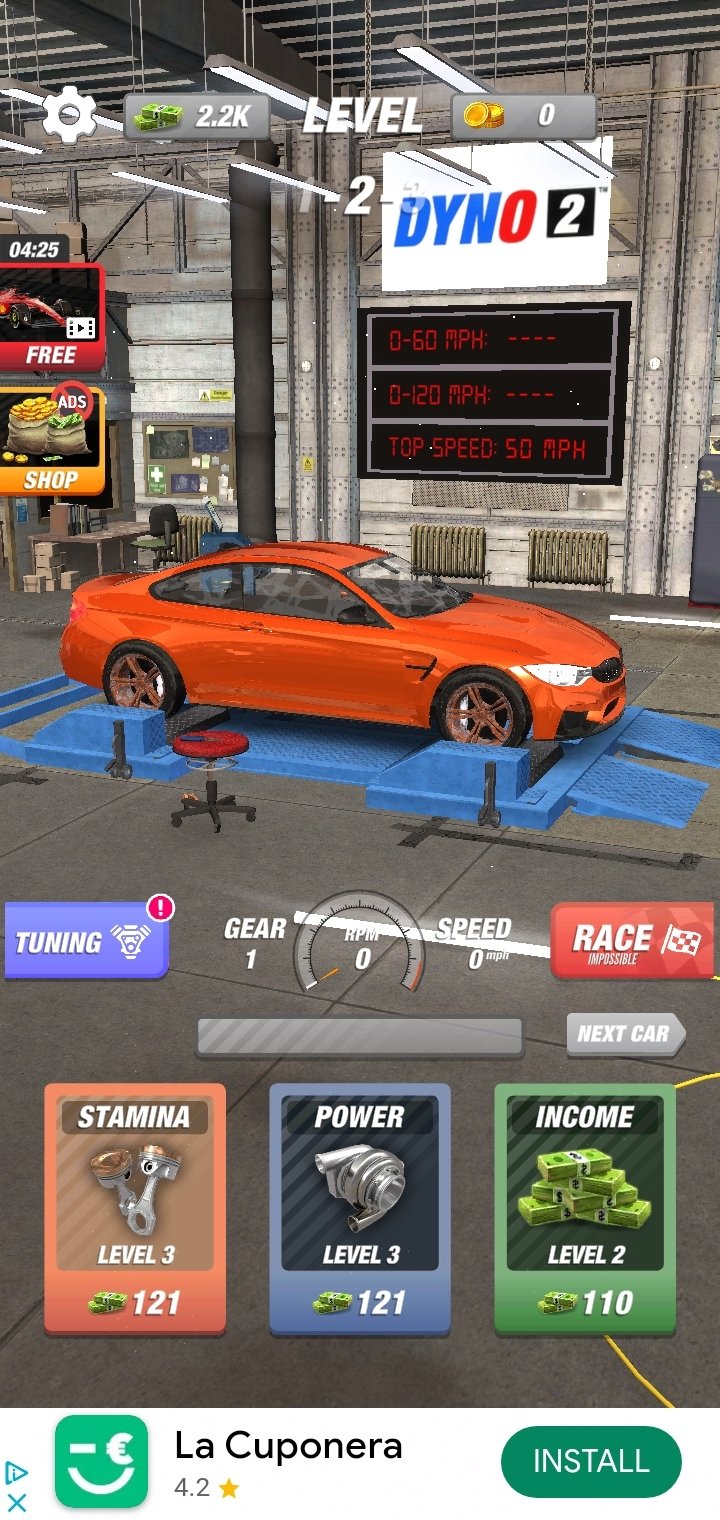Install the La Cuponera app
The width and height of the screenshot is (720, 1520).
[590, 1462]
